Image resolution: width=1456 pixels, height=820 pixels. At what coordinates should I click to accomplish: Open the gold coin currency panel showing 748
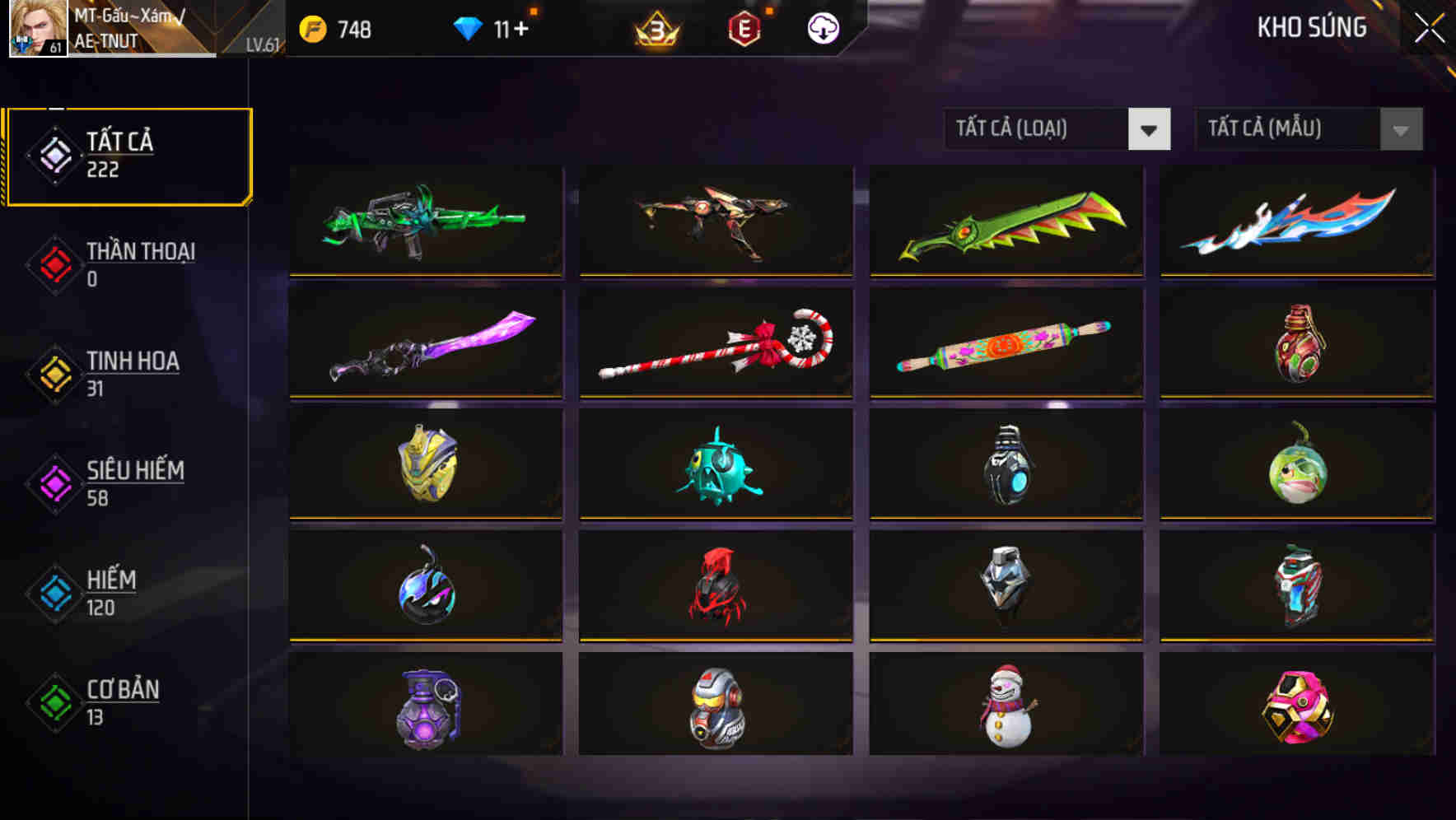338,27
